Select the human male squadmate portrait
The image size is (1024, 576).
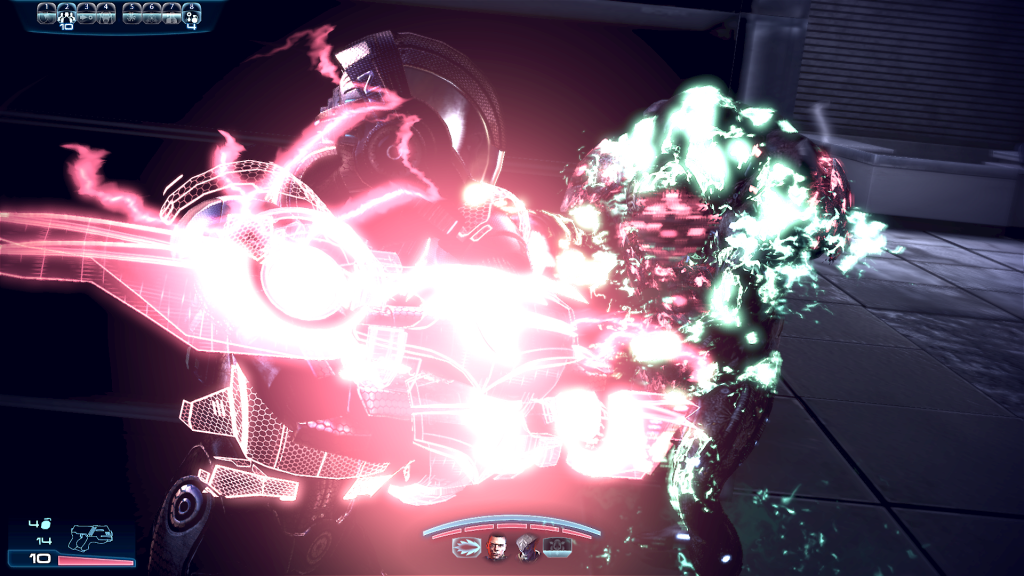click(496, 547)
